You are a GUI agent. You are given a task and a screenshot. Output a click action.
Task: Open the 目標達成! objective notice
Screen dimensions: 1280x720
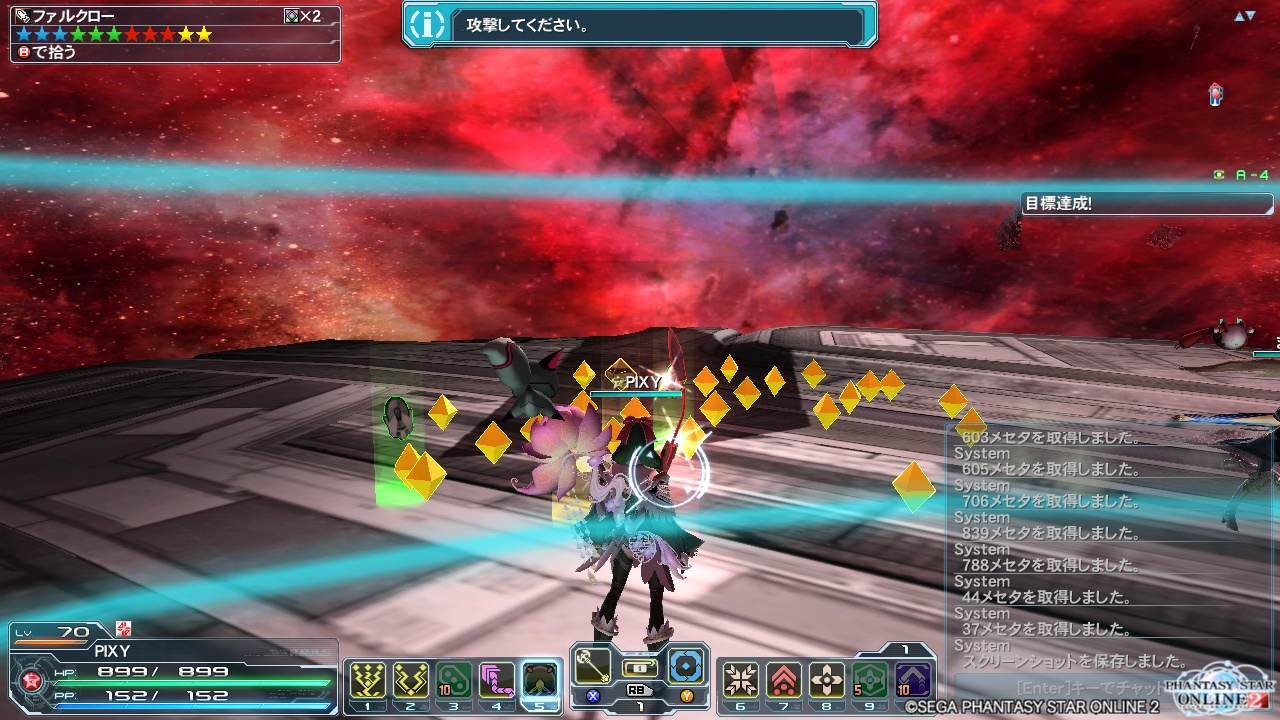[x=1146, y=204]
